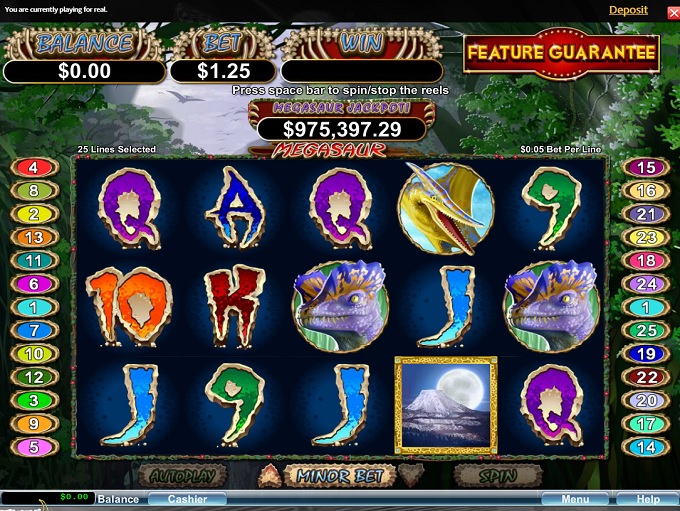This screenshot has height=511, width=680.
Task: Select payline number 25
Action: tap(646, 330)
